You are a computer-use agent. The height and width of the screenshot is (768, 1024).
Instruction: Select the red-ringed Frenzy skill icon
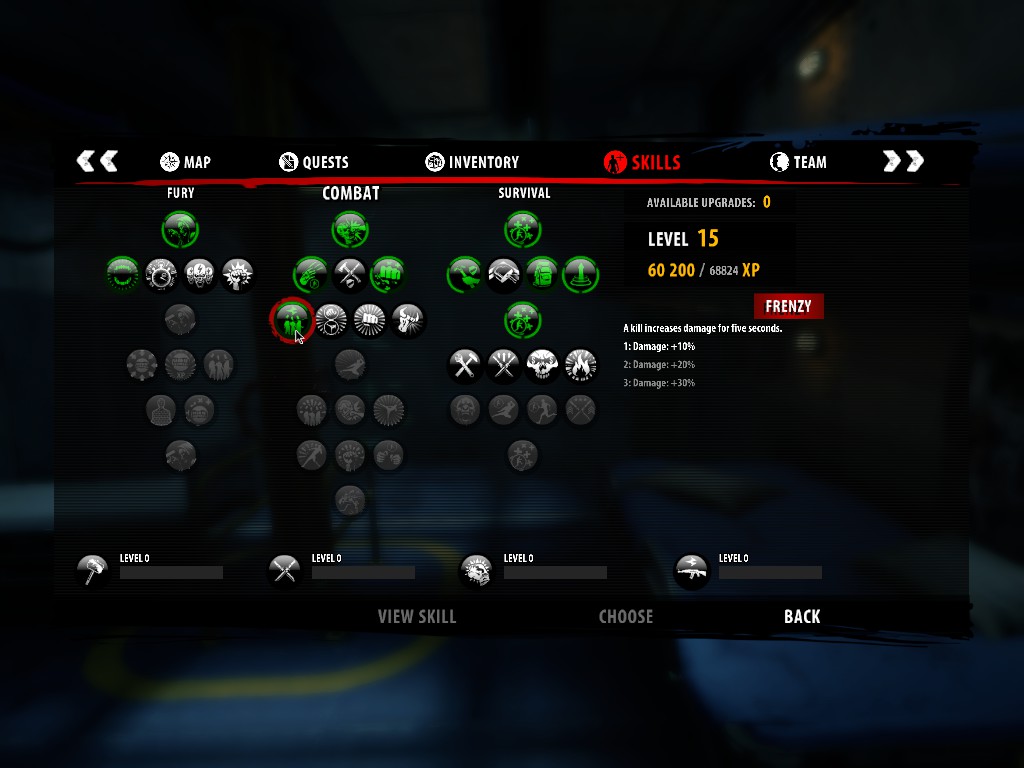pyautogui.click(x=291, y=321)
